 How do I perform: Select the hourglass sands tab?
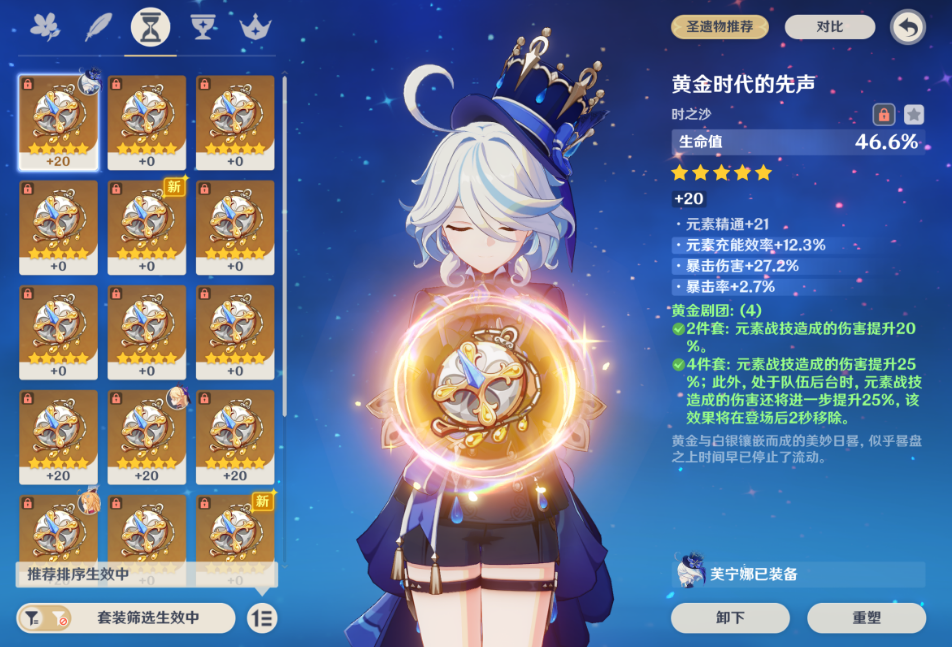coord(150,27)
